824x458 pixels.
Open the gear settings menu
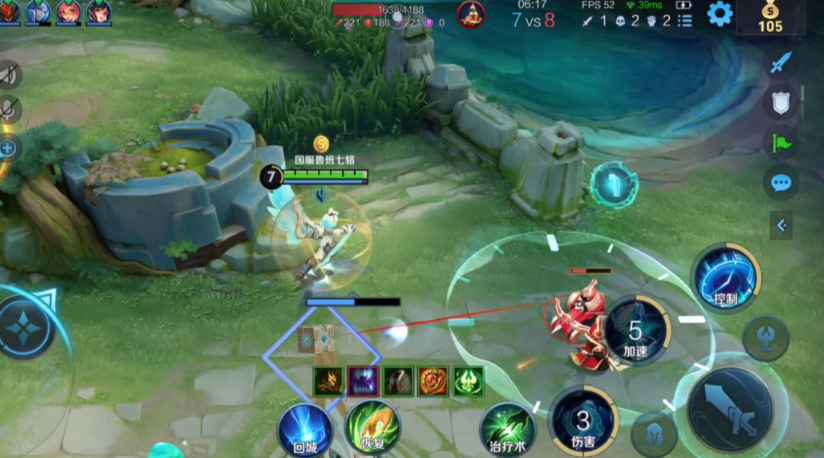click(720, 14)
